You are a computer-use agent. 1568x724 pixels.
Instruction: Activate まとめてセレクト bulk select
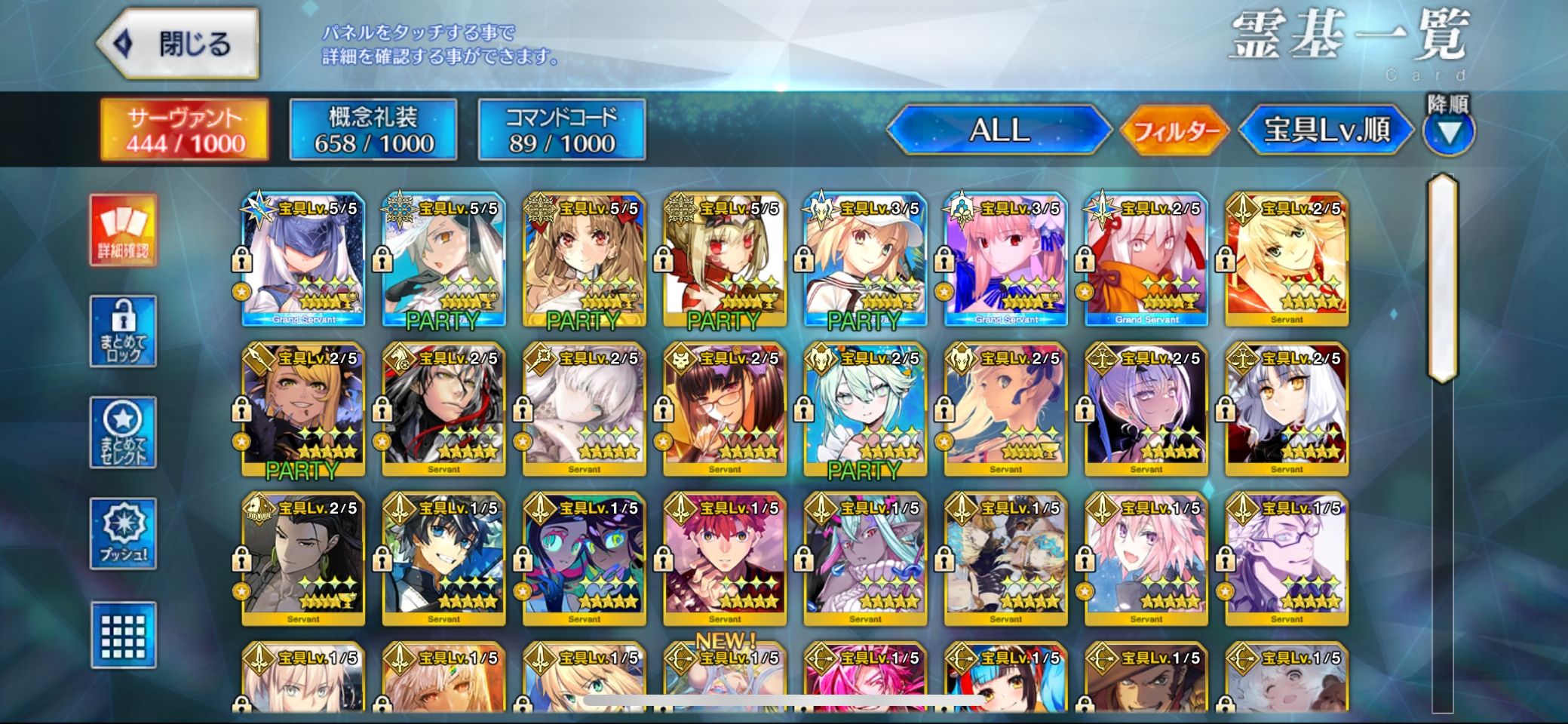click(x=123, y=432)
